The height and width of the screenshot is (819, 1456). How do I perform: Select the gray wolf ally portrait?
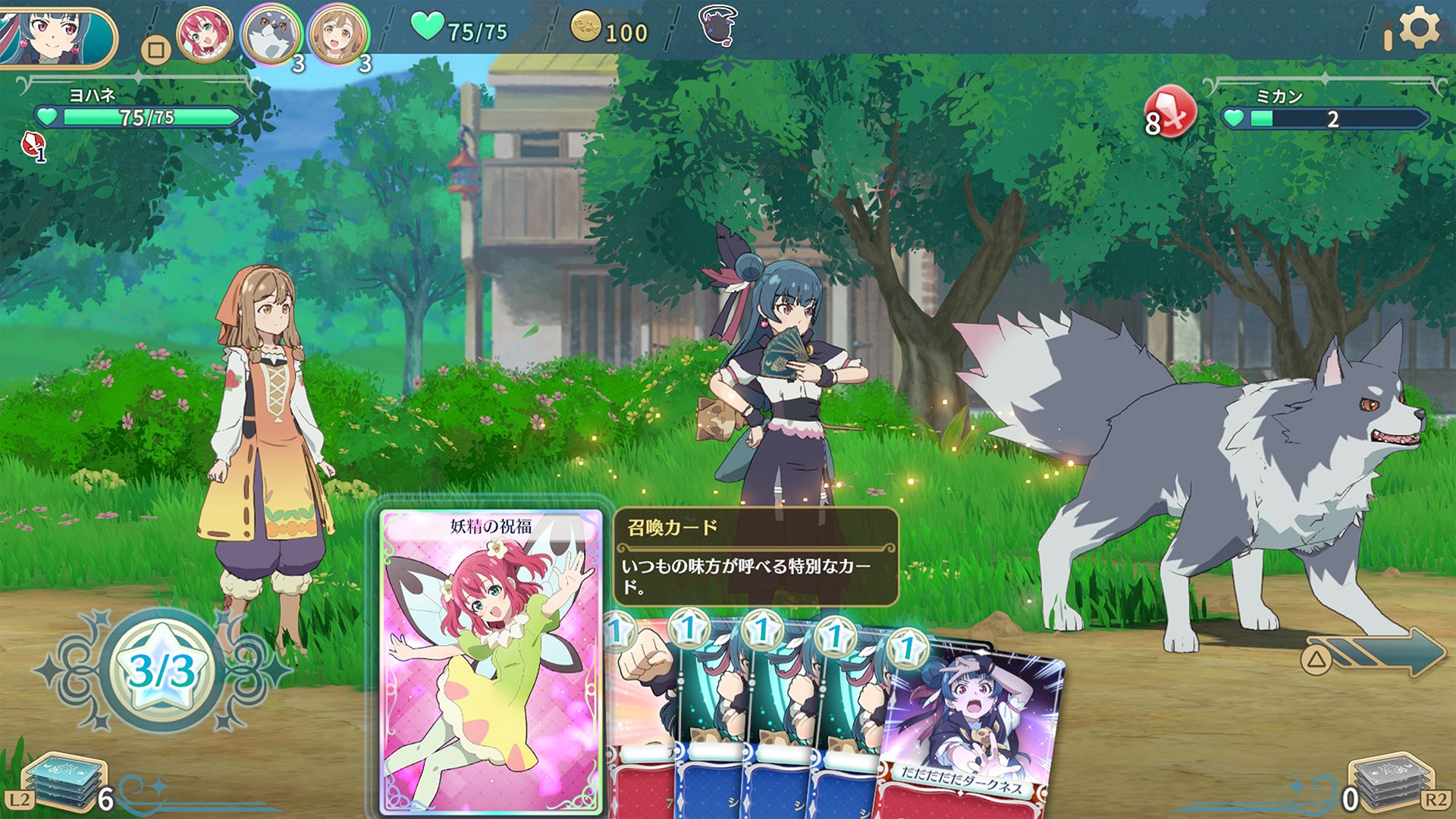[271, 36]
